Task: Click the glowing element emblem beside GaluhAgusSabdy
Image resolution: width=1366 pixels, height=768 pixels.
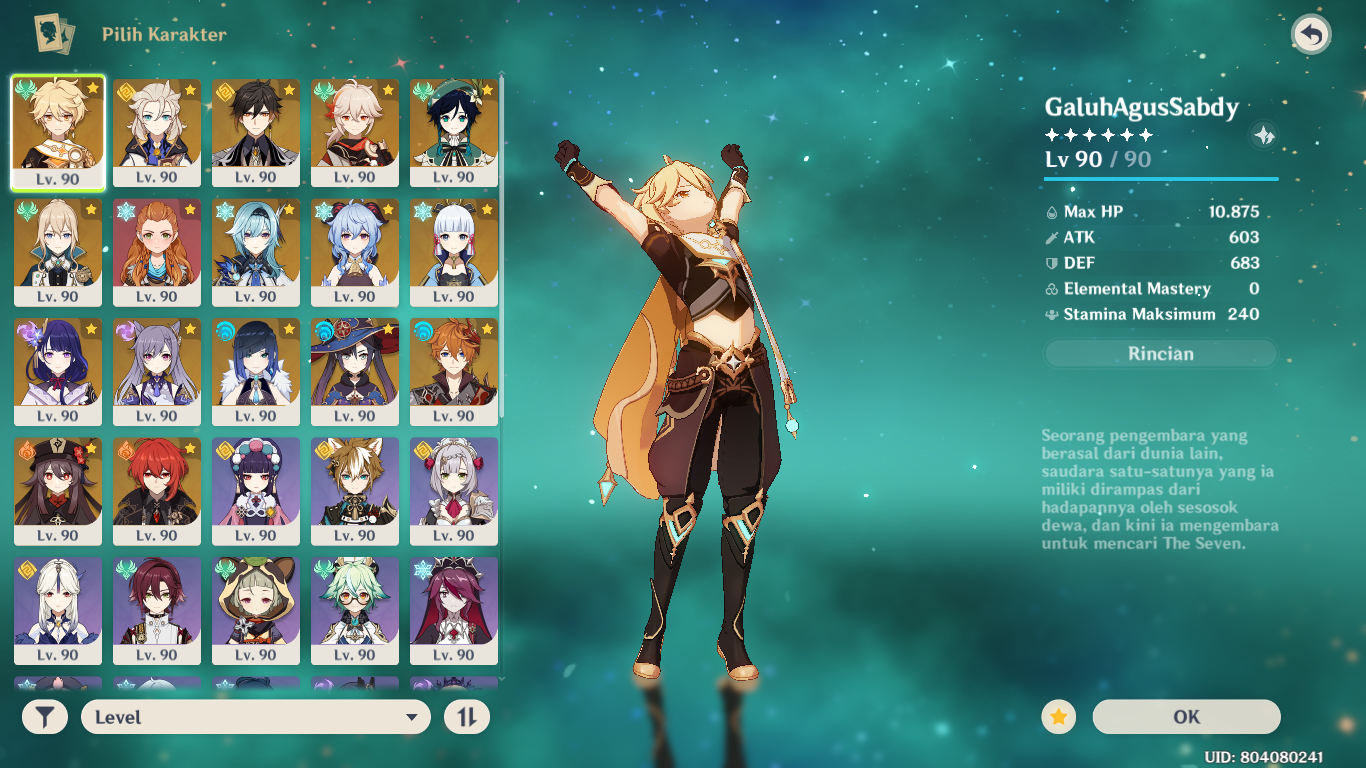Action: [x=1264, y=135]
